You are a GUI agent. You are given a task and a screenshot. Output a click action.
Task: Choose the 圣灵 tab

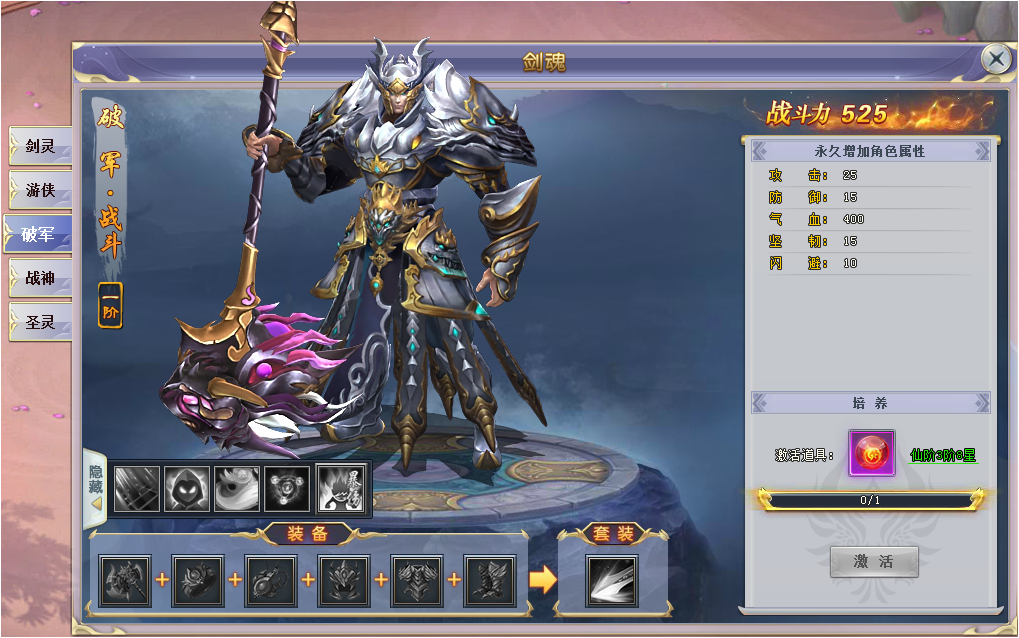(x=40, y=322)
